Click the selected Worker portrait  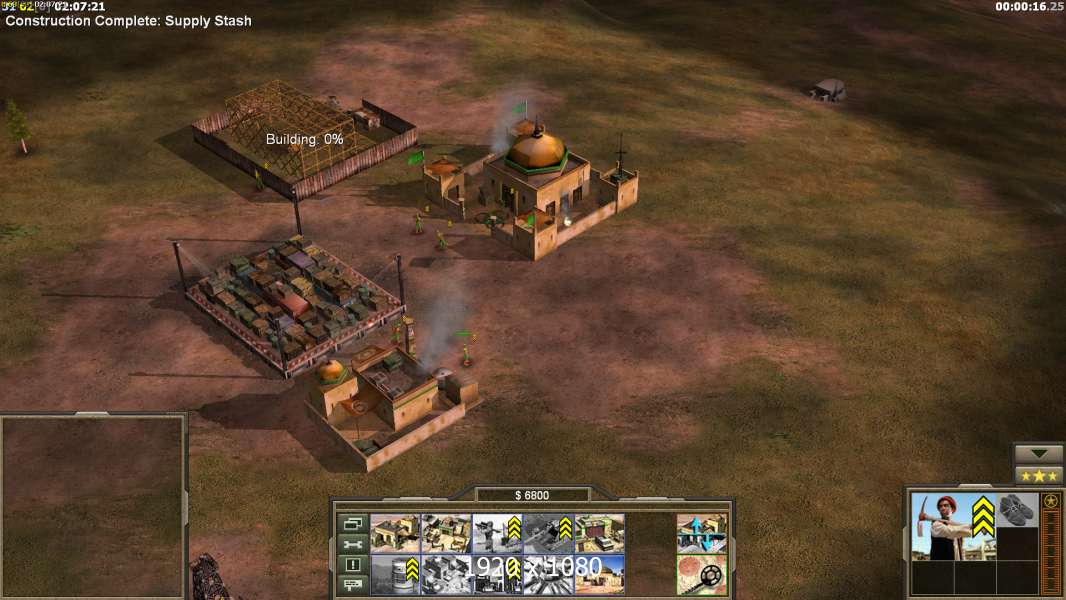pos(953,527)
